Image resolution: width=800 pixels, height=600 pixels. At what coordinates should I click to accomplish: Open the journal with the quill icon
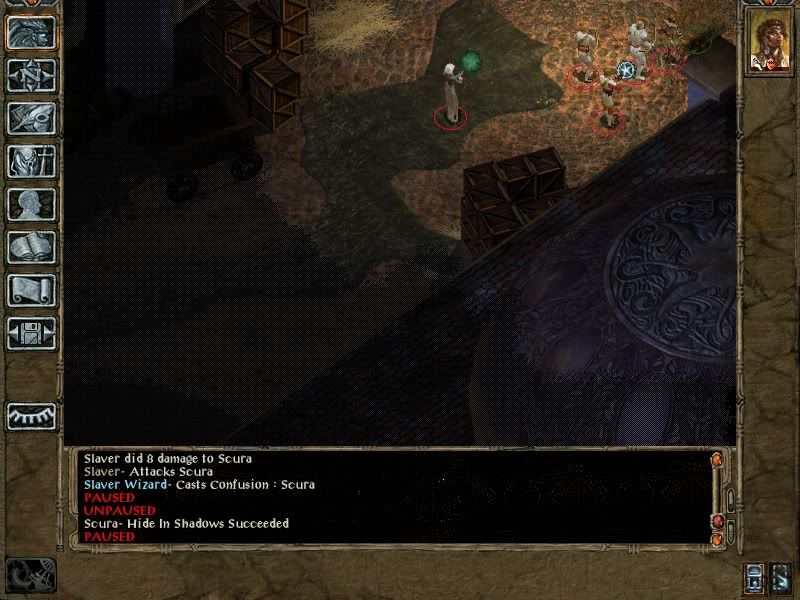click(31, 118)
